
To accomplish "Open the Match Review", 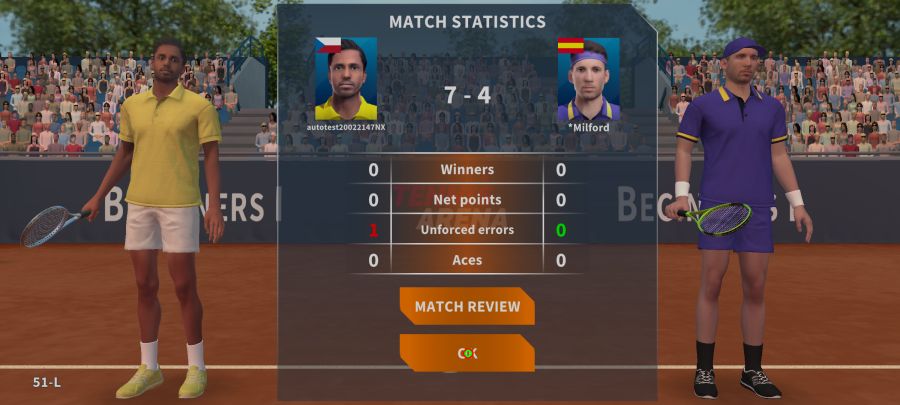I will (x=467, y=306).
